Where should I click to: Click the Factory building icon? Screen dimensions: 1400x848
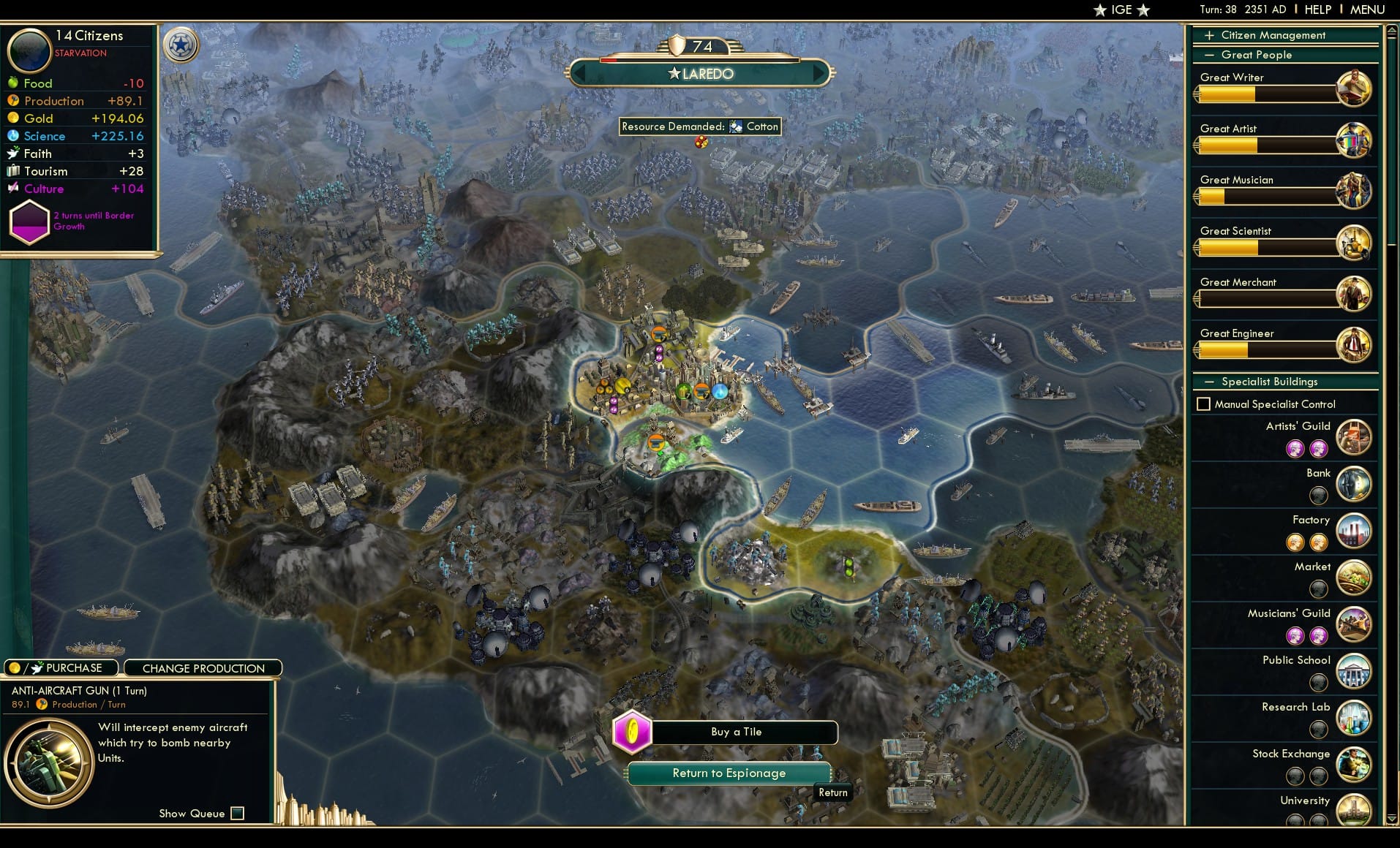click(x=1354, y=531)
